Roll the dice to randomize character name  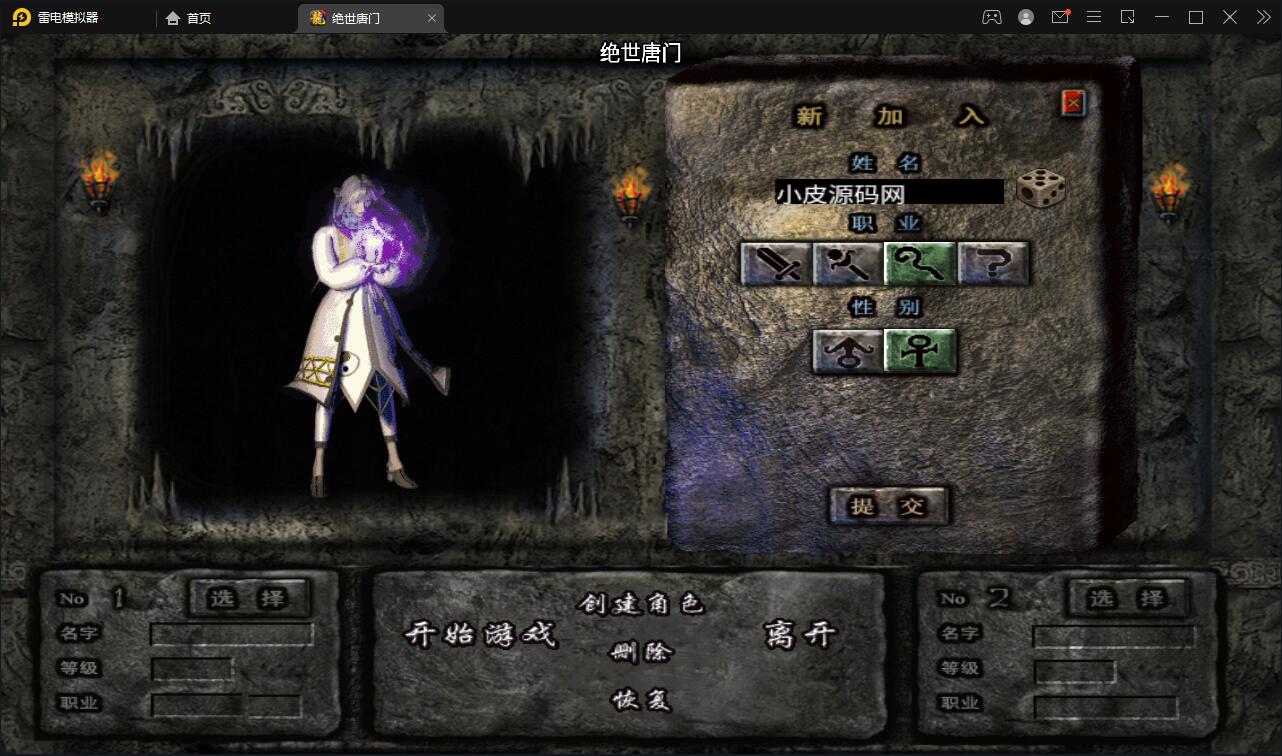[1040, 190]
